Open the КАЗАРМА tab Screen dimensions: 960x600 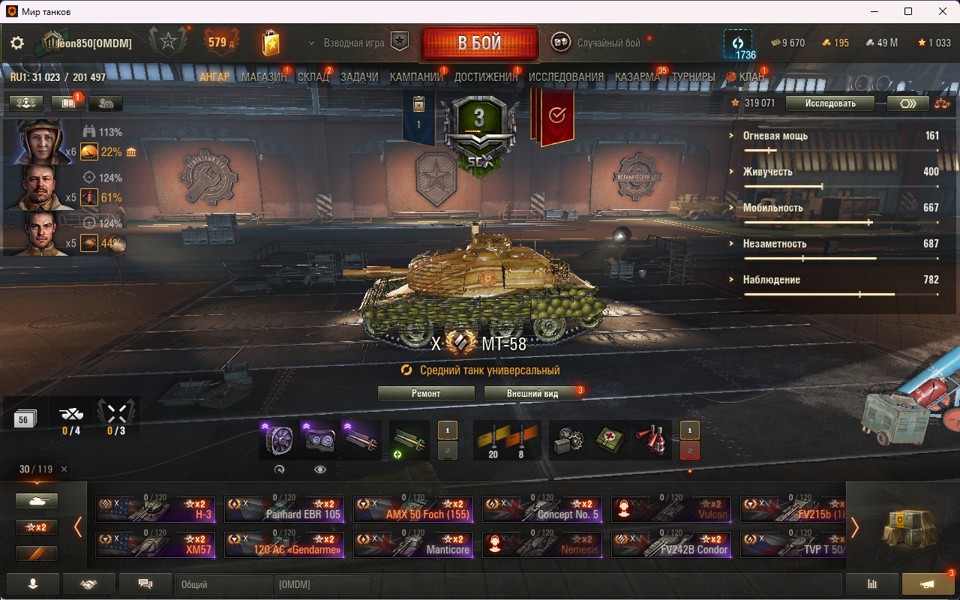(x=637, y=77)
